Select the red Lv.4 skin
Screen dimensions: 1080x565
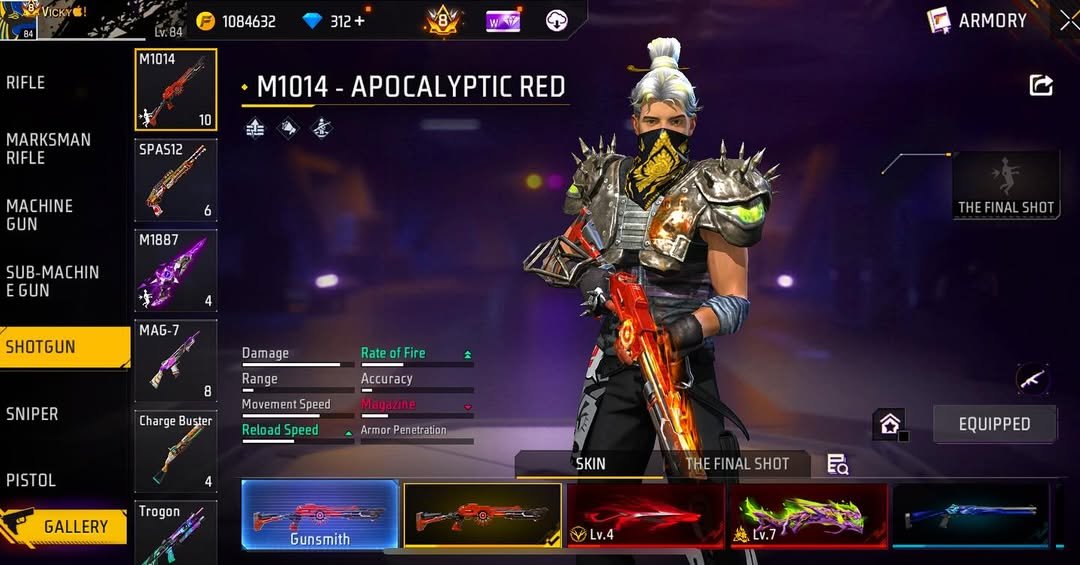[645, 516]
